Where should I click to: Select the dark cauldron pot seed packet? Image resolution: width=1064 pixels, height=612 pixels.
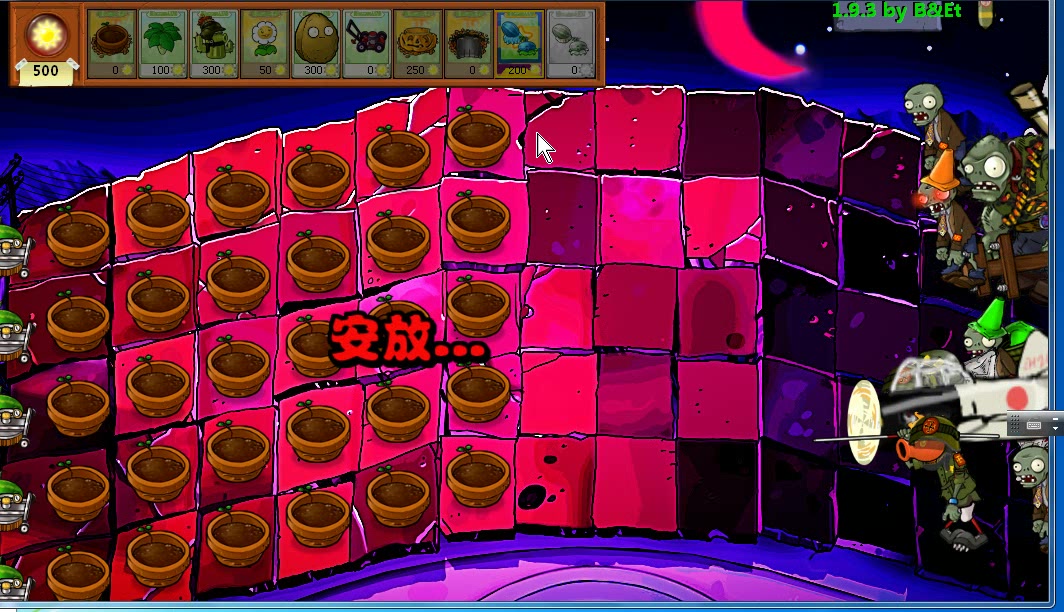[469, 43]
